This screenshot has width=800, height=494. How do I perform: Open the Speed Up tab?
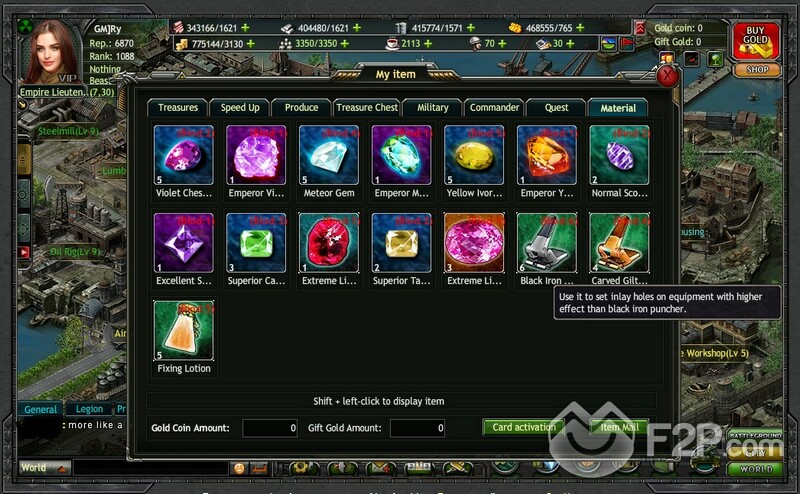(x=240, y=108)
